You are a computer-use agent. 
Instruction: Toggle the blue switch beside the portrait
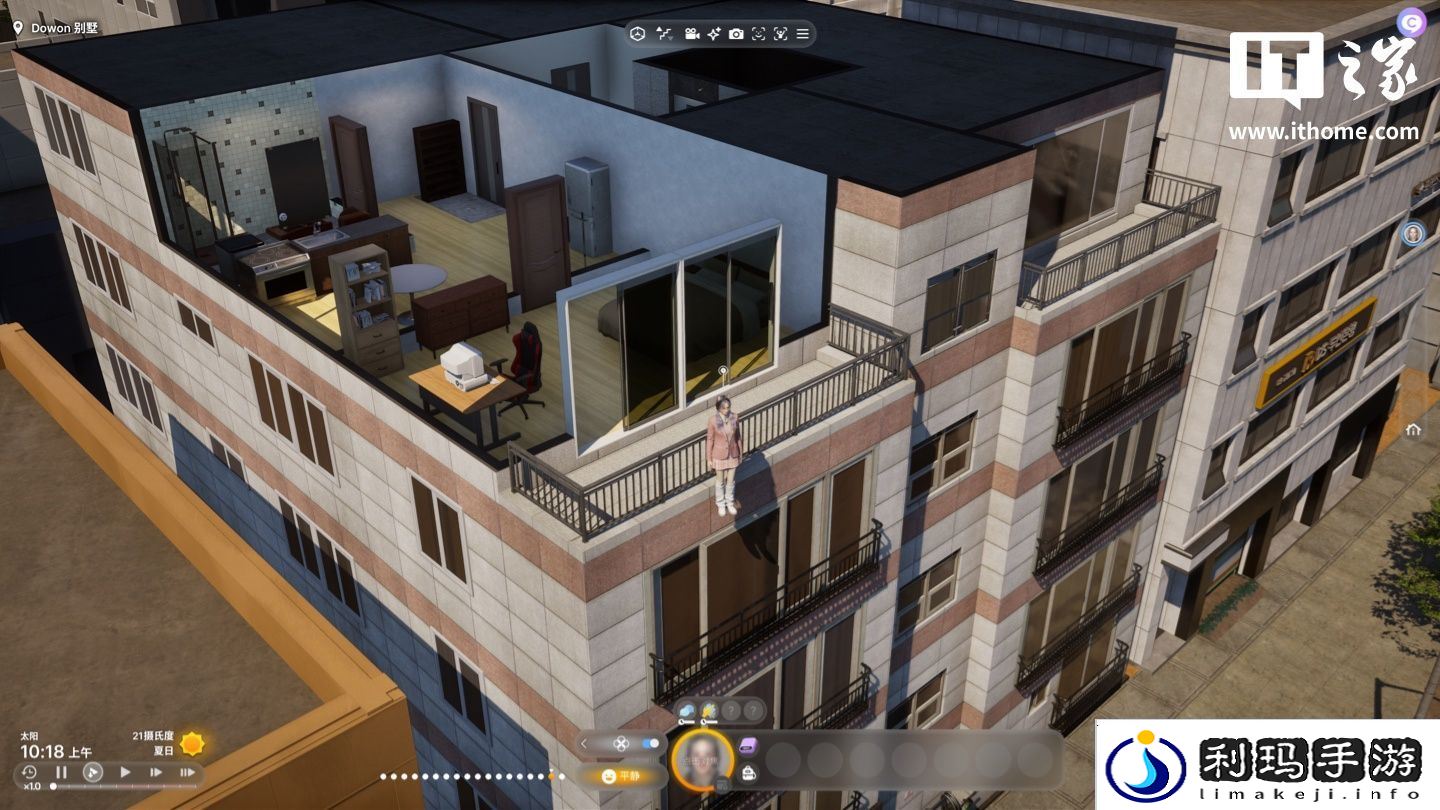pyautogui.click(x=651, y=744)
